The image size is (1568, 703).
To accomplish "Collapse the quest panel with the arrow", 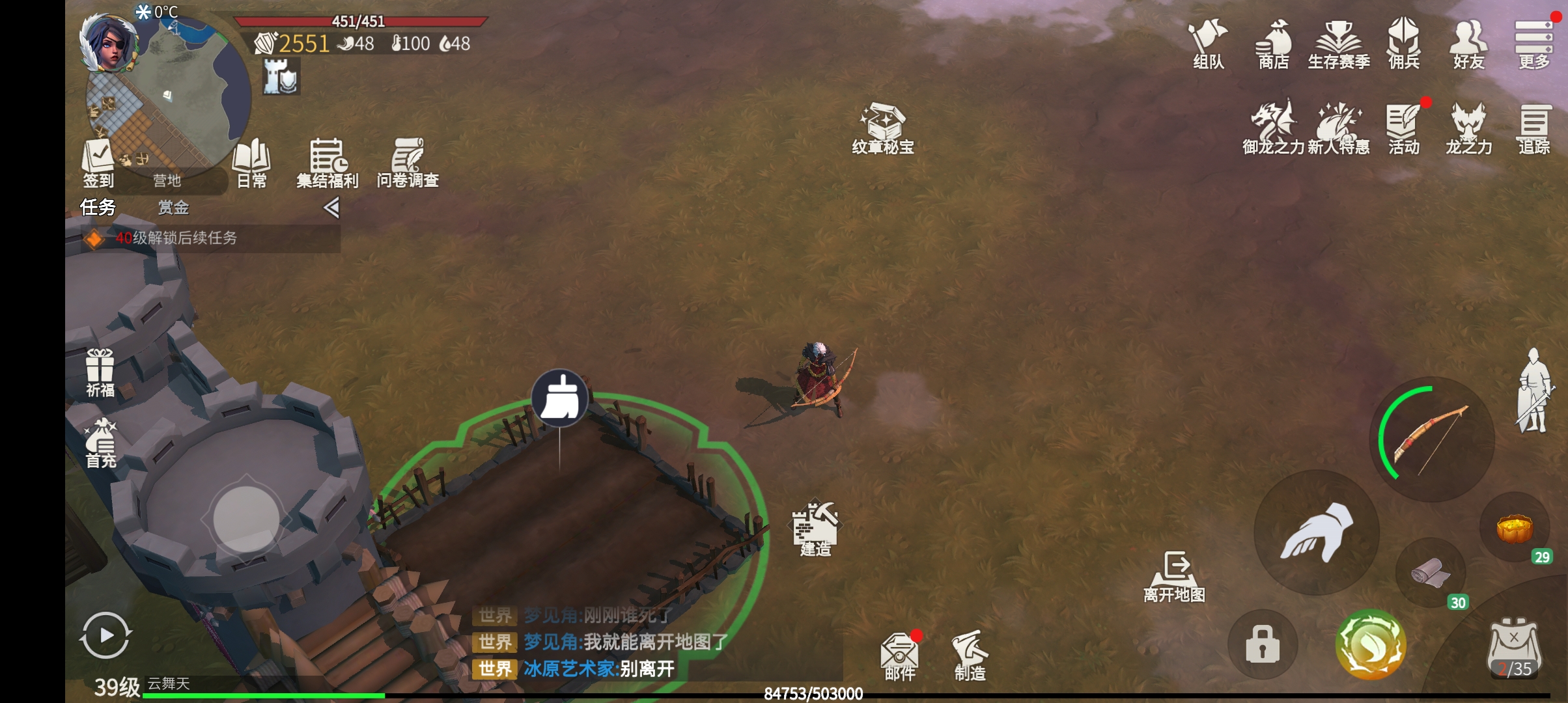I will click(331, 208).
